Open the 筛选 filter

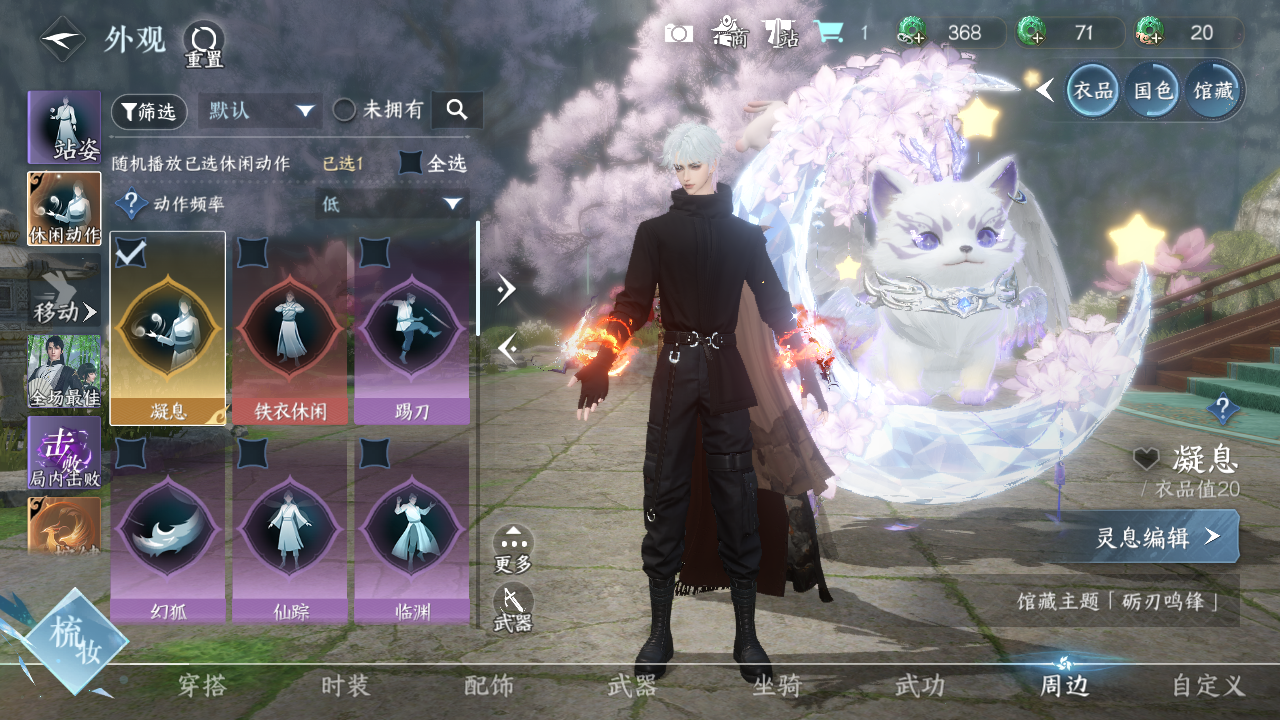[x=149, y=111]
